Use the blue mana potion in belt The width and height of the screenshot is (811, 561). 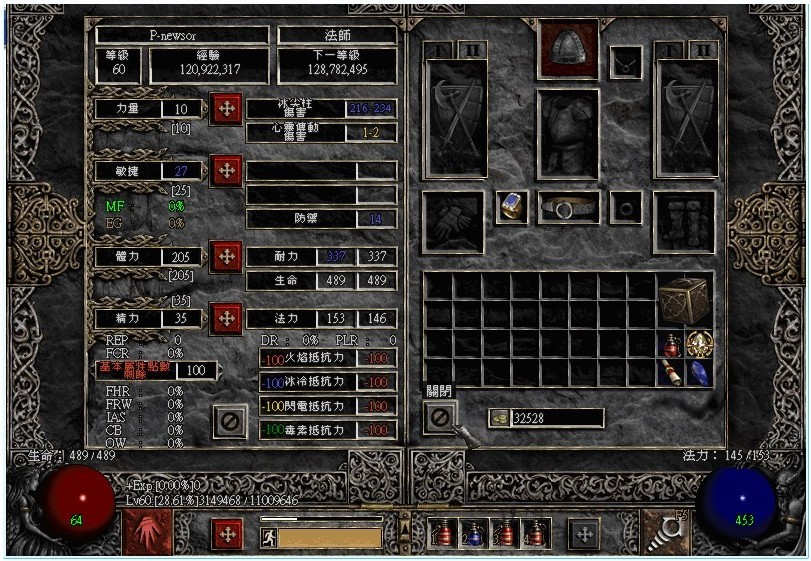474,534
